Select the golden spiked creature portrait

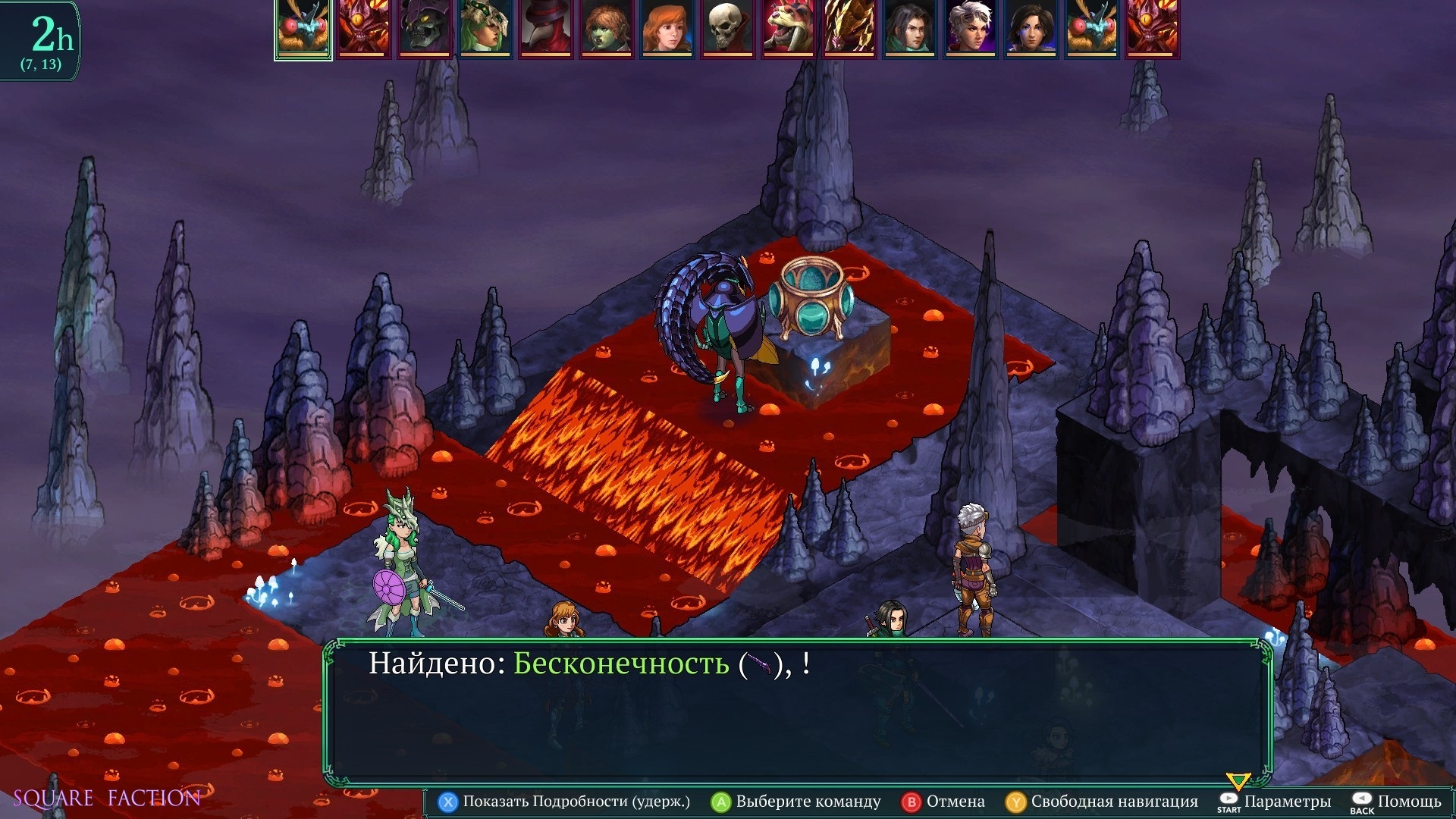pyautogui.click(x=849, y=29)
